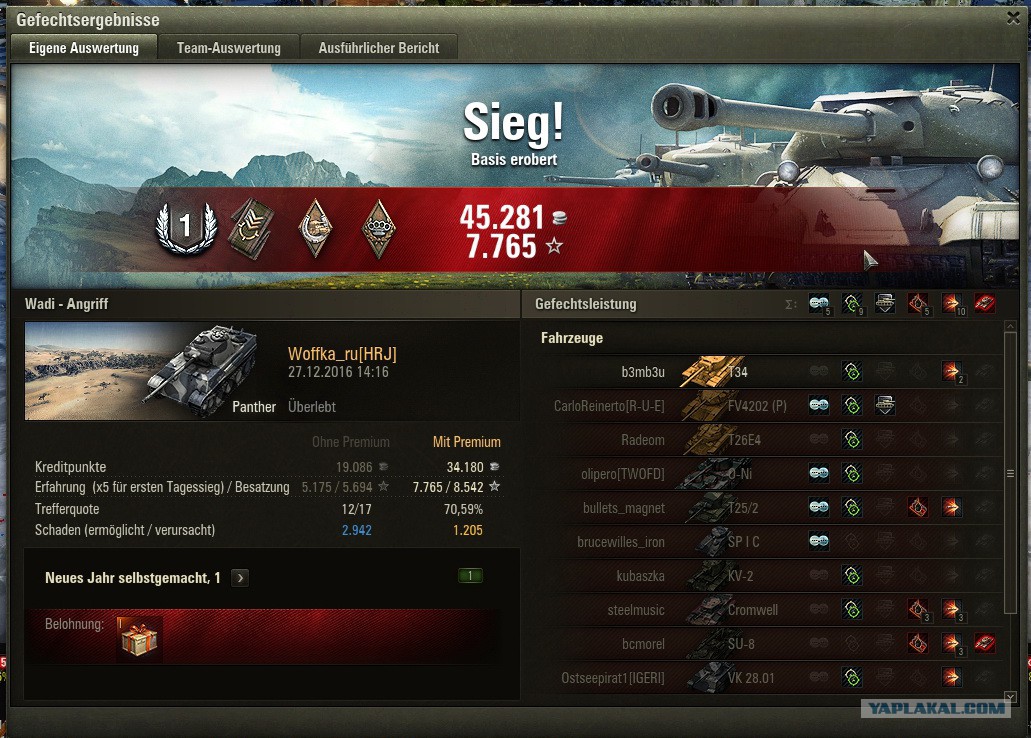This screenshot has width=1031, height=738.
Task: Select the bullets_magnet T25/2 entry
Action: (x=624, y=508)
